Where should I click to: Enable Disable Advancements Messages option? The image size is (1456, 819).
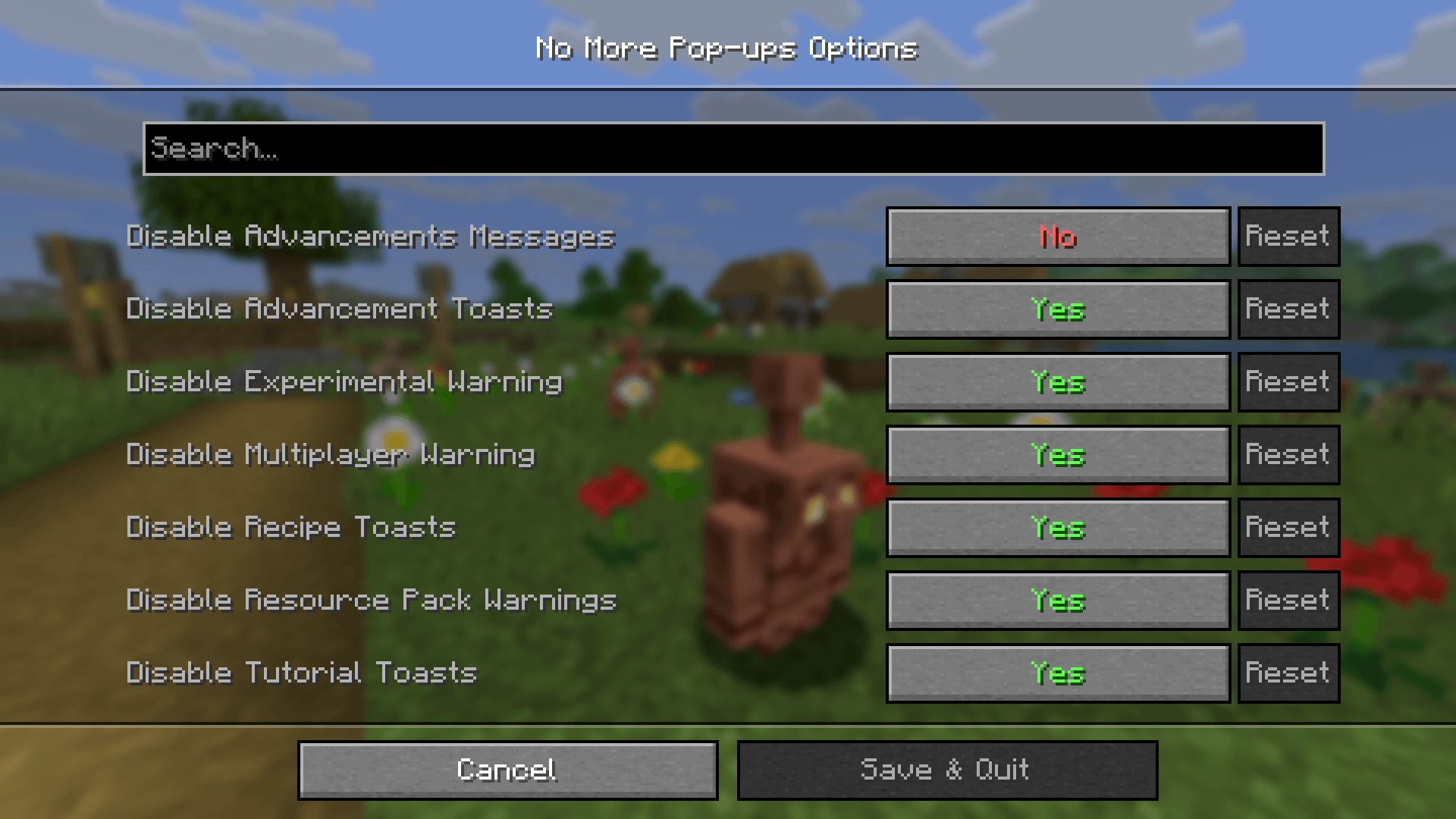(1057, 237)
